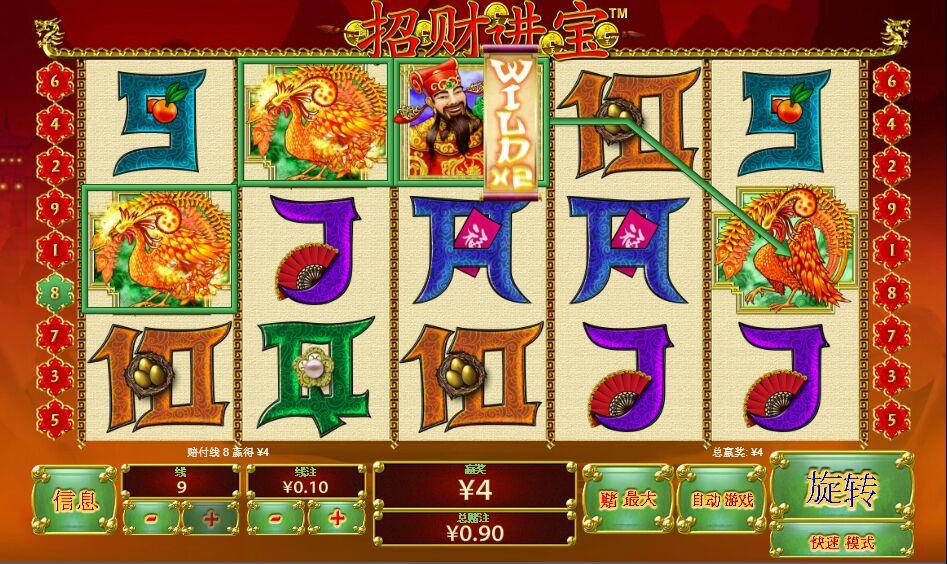The image size is (947, 564).
Task: Lower the line bet (线注) amount
Action: pyautogui.click(x=275, y=518)
